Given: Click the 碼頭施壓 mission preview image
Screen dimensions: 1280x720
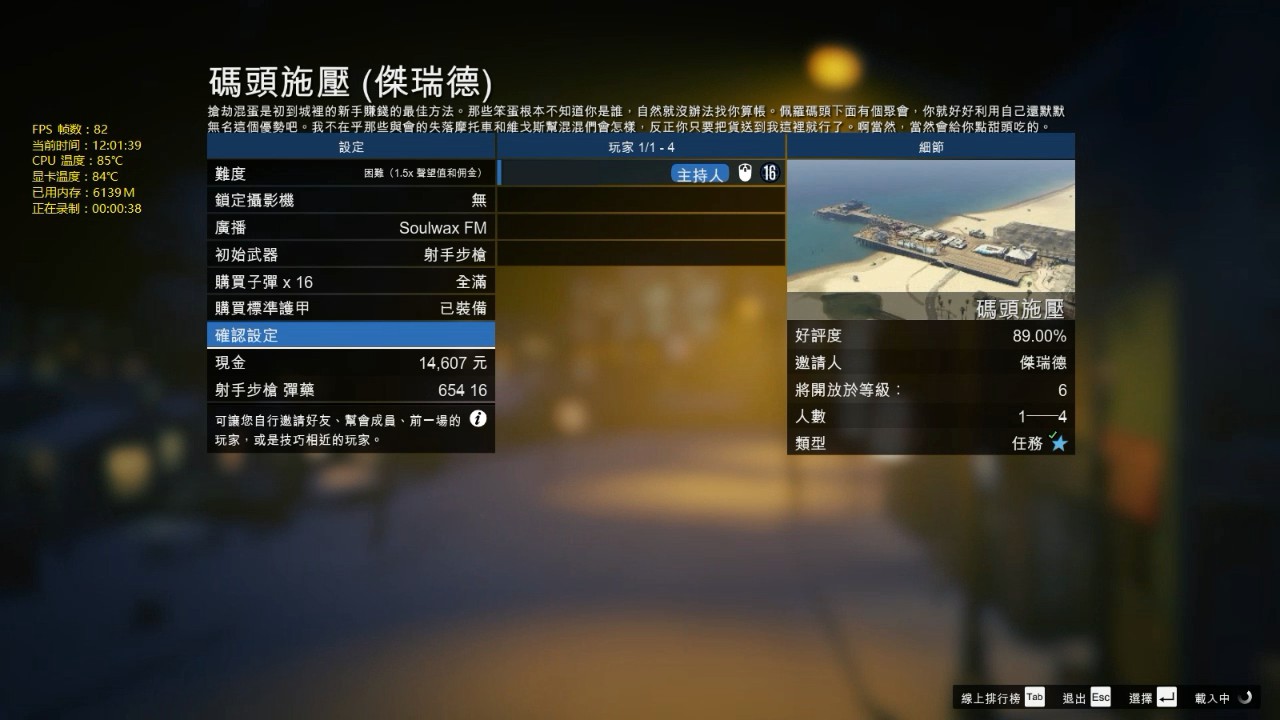Looking at the screenshot, I should click(930, 230).
